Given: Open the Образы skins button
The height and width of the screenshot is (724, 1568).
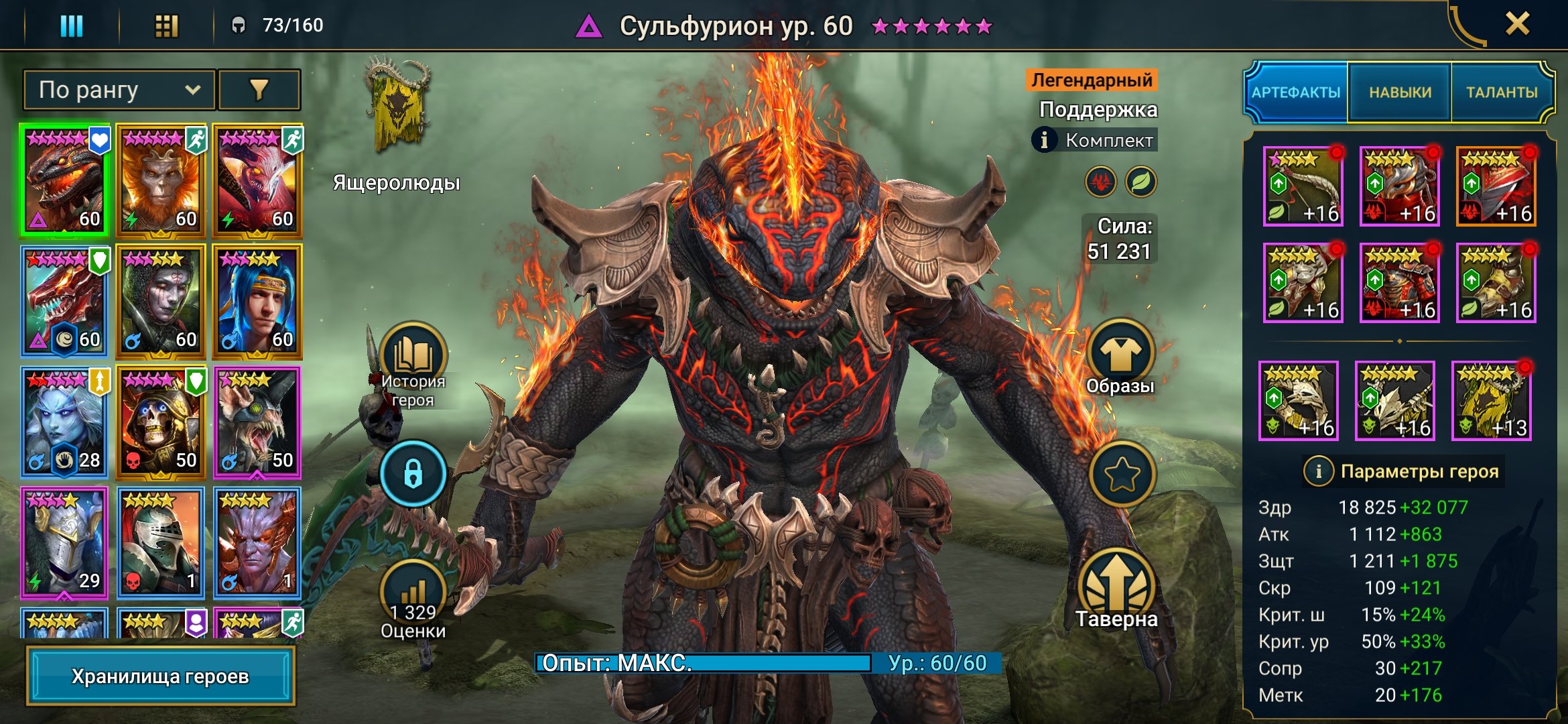Looking at the screenshot, I should click(x=1120, y=355).
